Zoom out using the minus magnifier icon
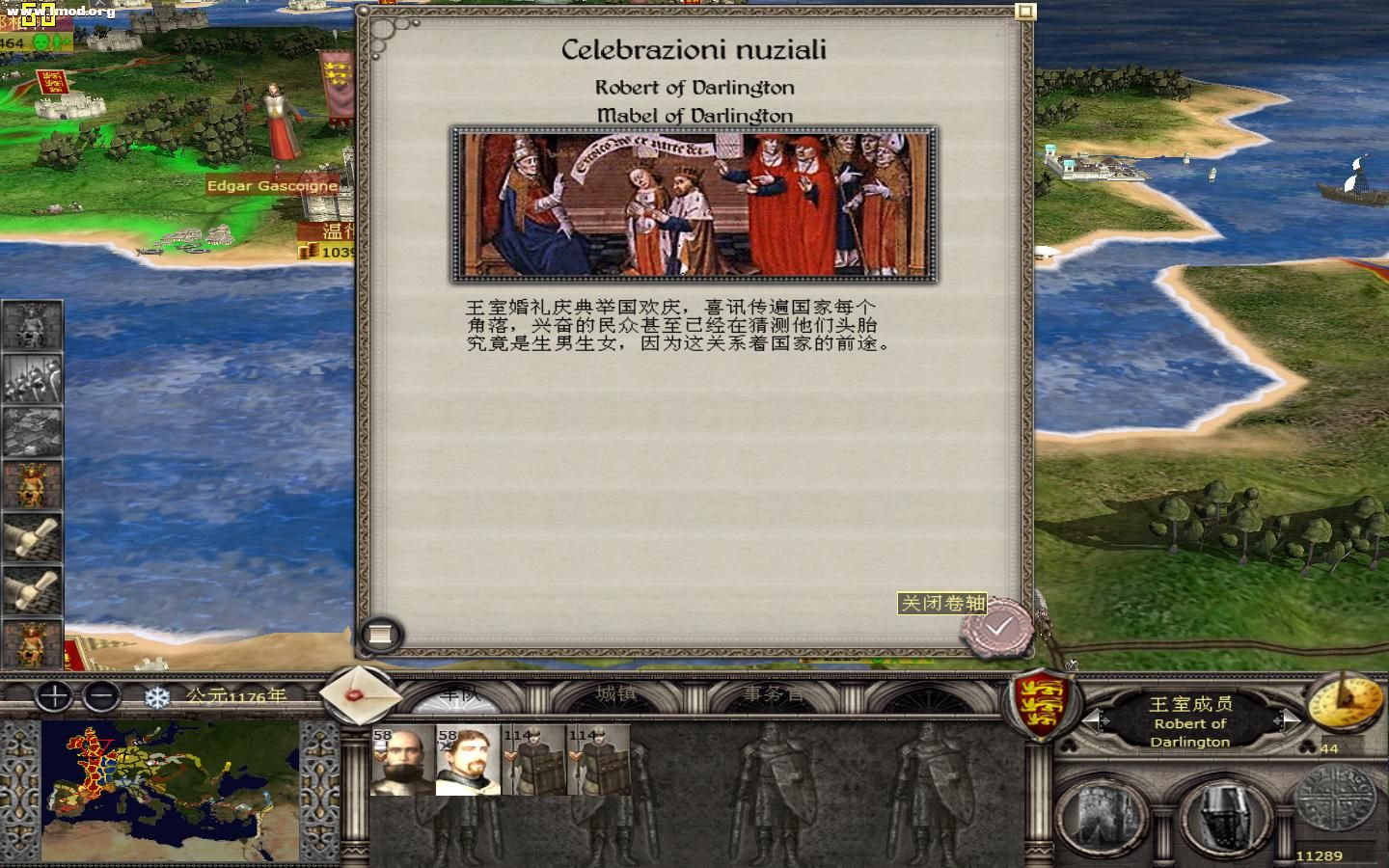 [103, 696]
